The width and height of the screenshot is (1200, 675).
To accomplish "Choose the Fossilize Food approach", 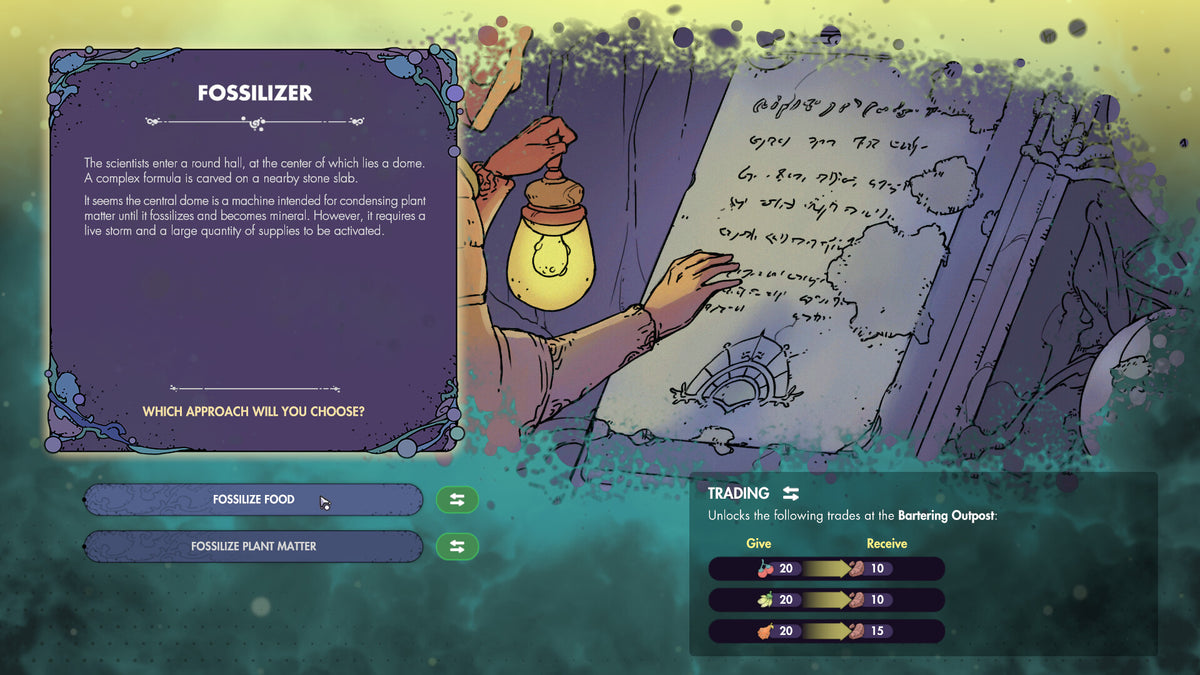I will [x=253, y=499].
